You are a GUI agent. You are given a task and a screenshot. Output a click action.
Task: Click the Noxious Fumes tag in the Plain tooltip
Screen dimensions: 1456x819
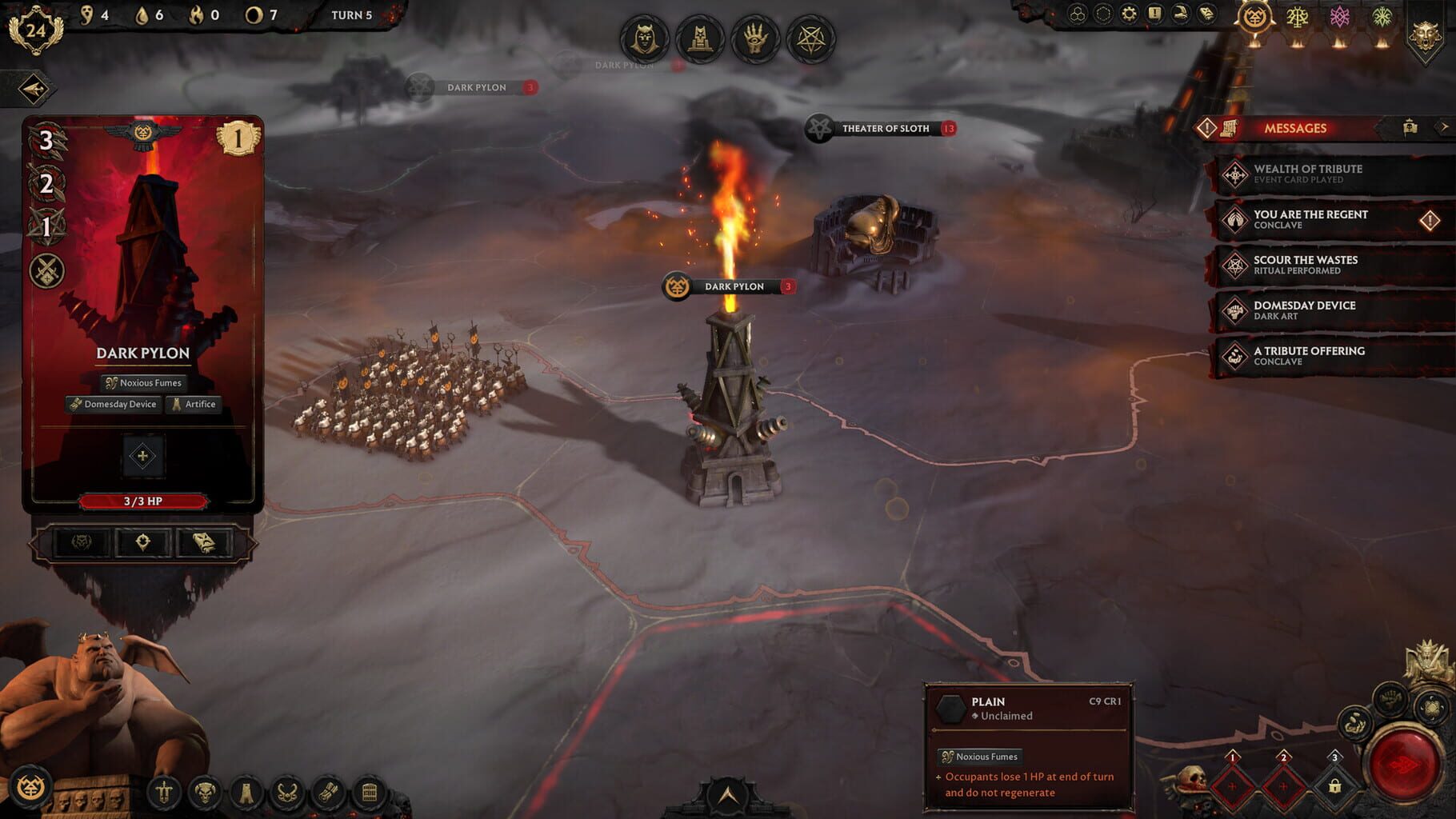click(982, 755)
